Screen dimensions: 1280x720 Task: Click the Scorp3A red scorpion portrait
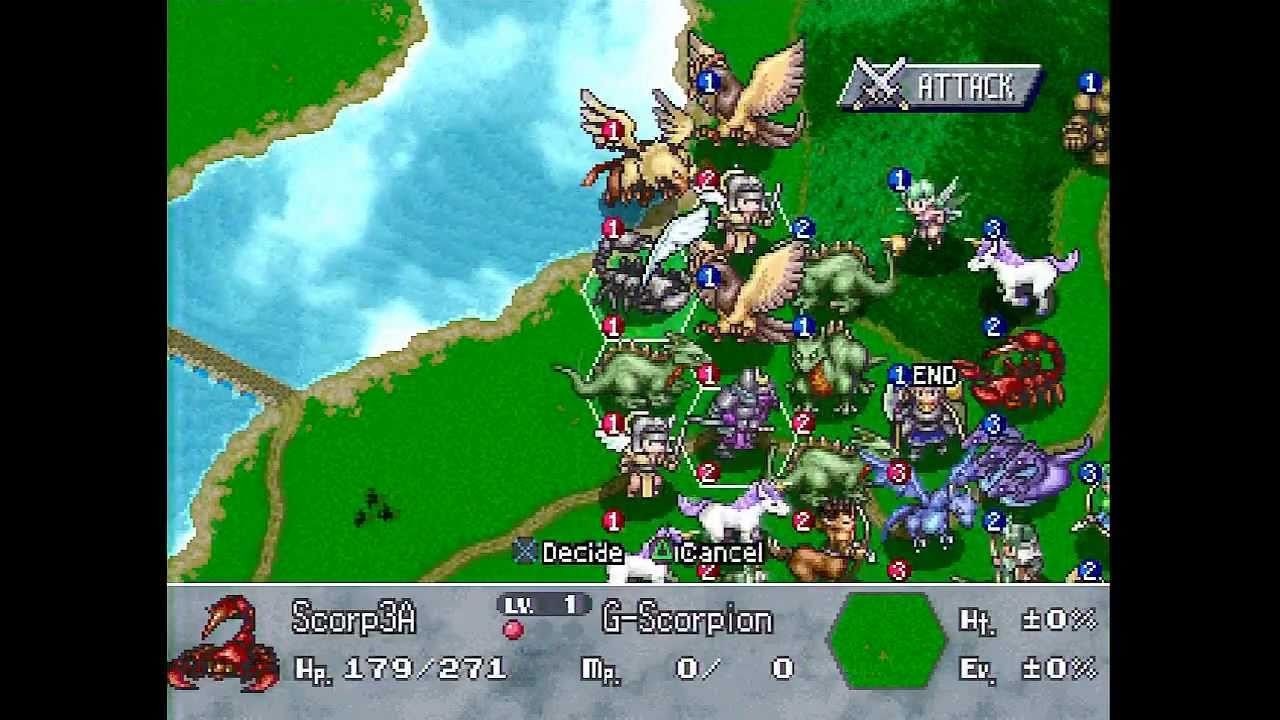[x=226, y=643]
